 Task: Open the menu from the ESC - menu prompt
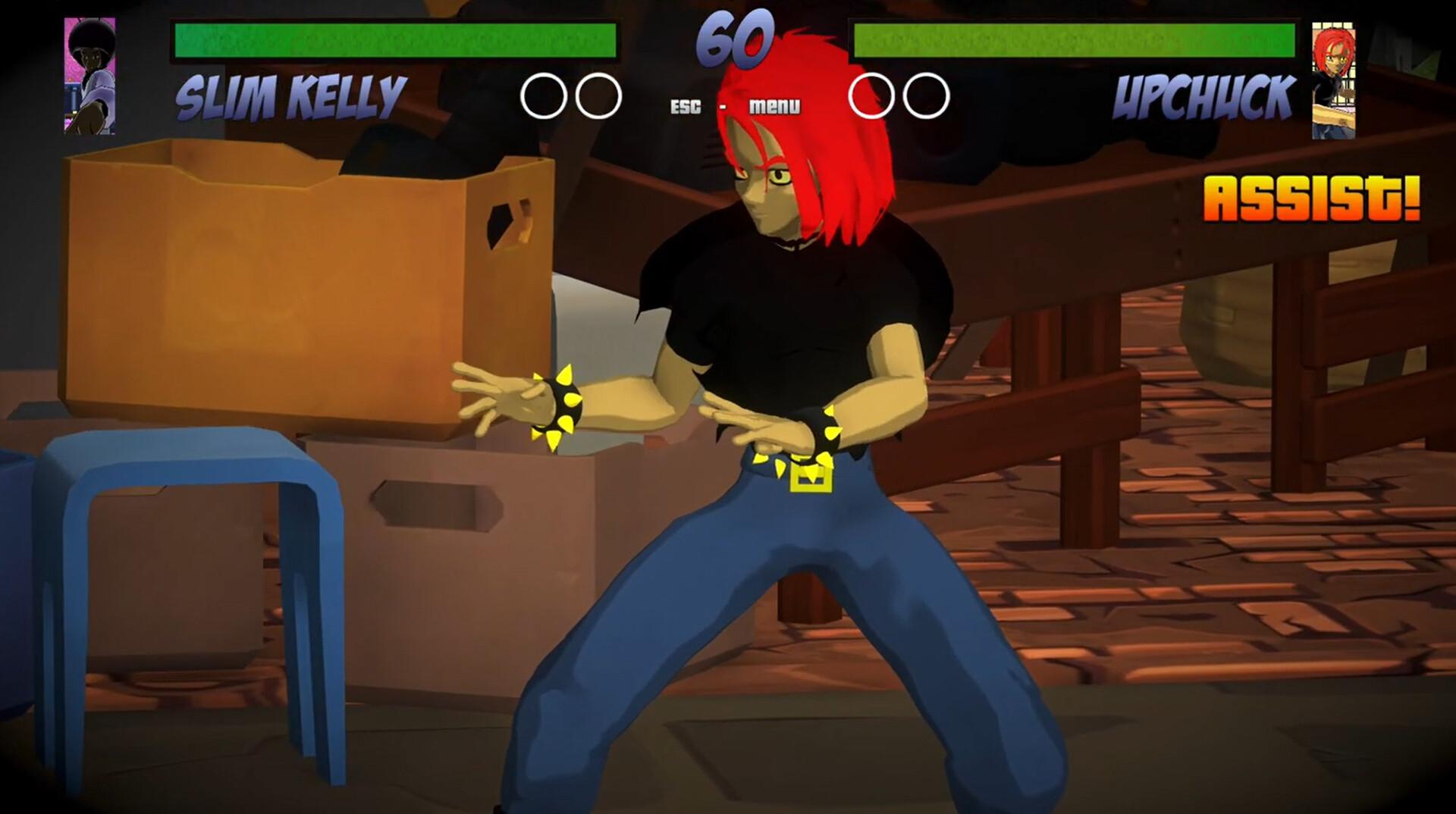[773, 107]
